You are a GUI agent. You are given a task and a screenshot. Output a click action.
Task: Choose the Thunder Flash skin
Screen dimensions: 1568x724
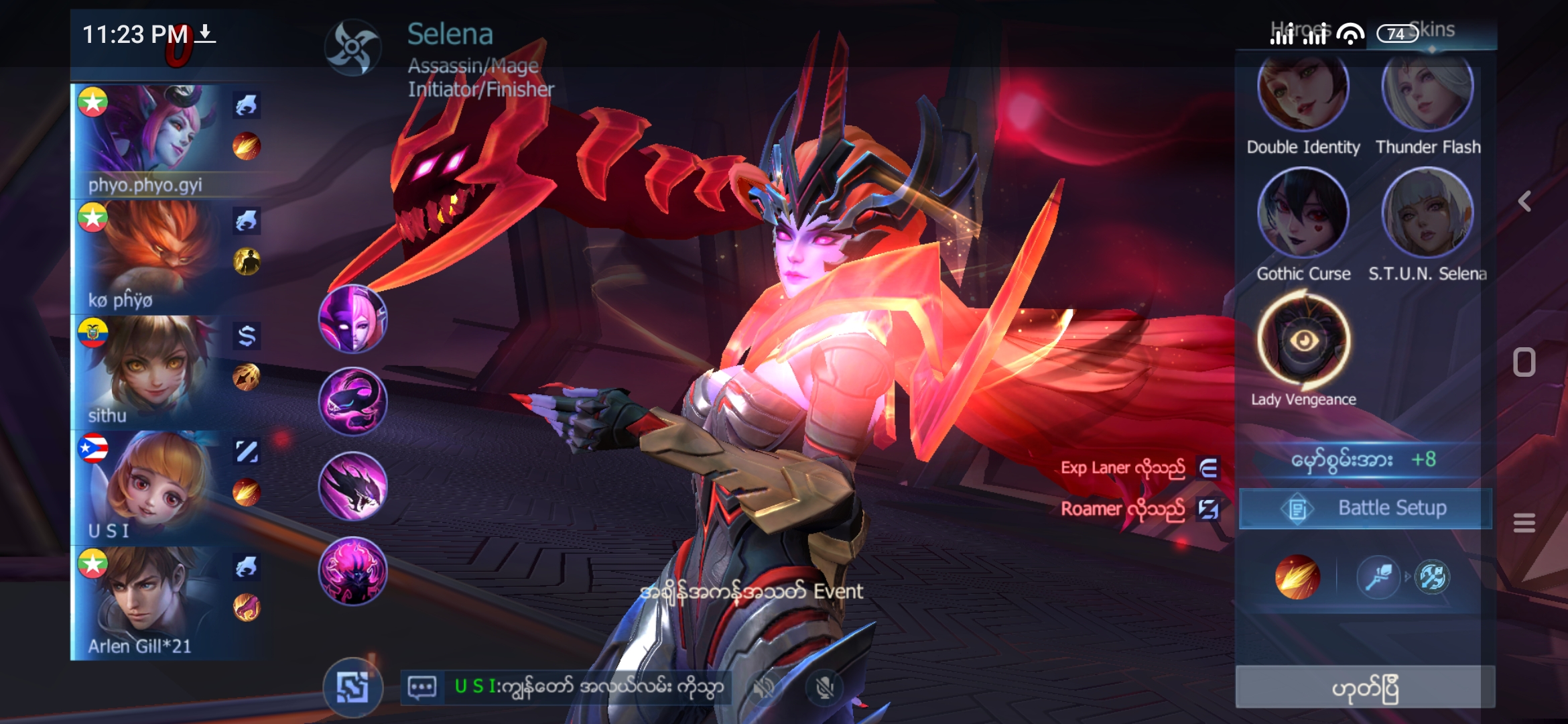tap(1427, 94)
